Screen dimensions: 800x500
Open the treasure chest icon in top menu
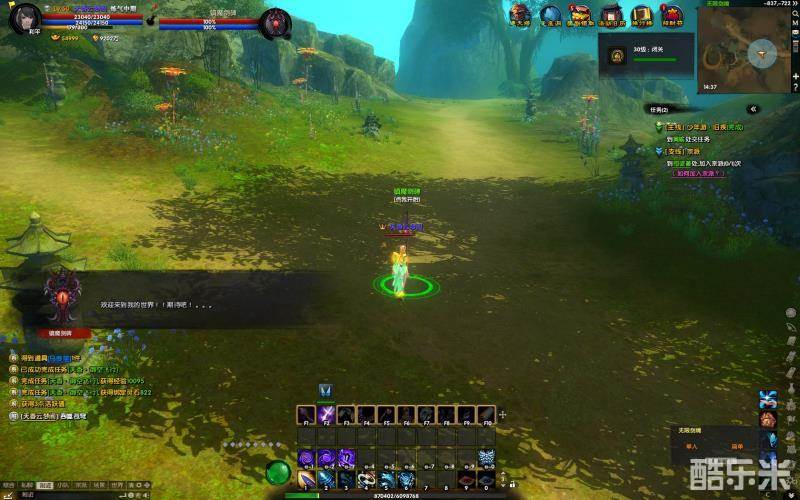coord(579,14)
